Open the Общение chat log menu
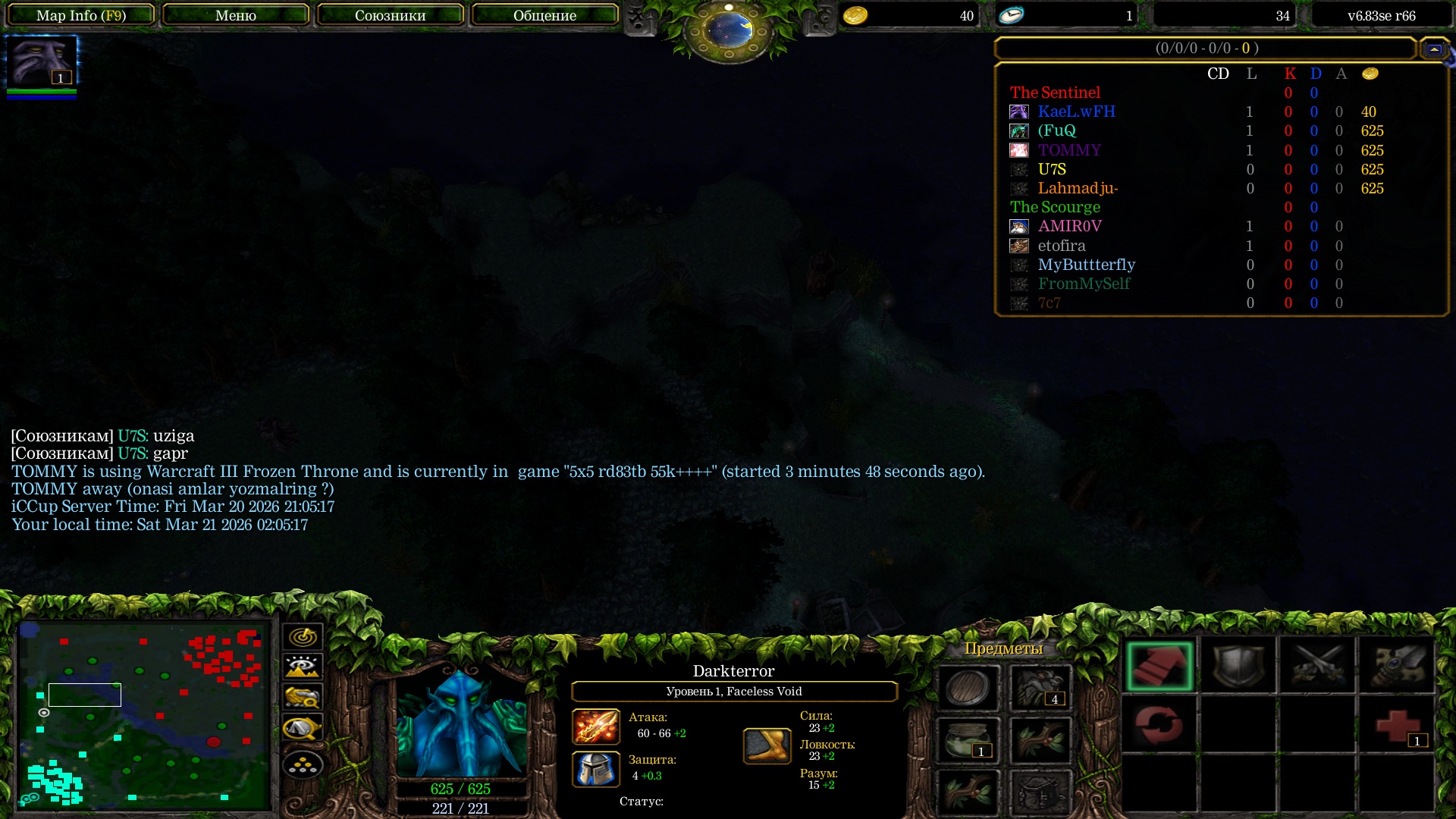 (x=544, y=15)
